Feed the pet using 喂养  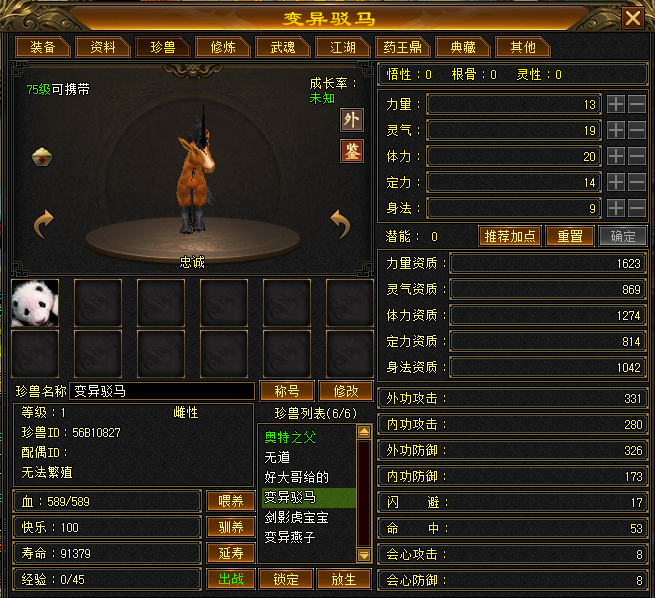[x=230, y=501]
